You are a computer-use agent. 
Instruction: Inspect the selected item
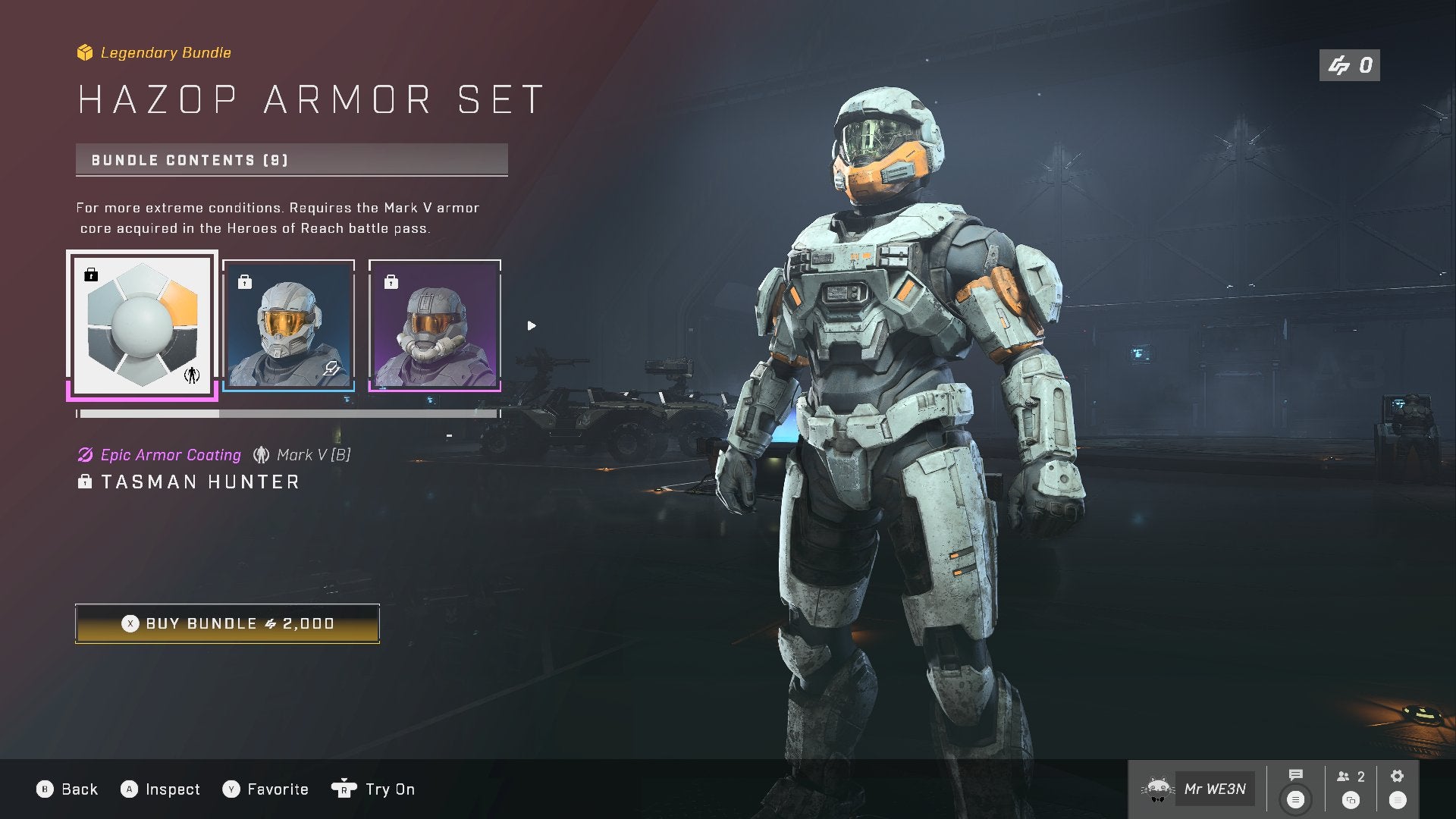(x=161, y=789)
